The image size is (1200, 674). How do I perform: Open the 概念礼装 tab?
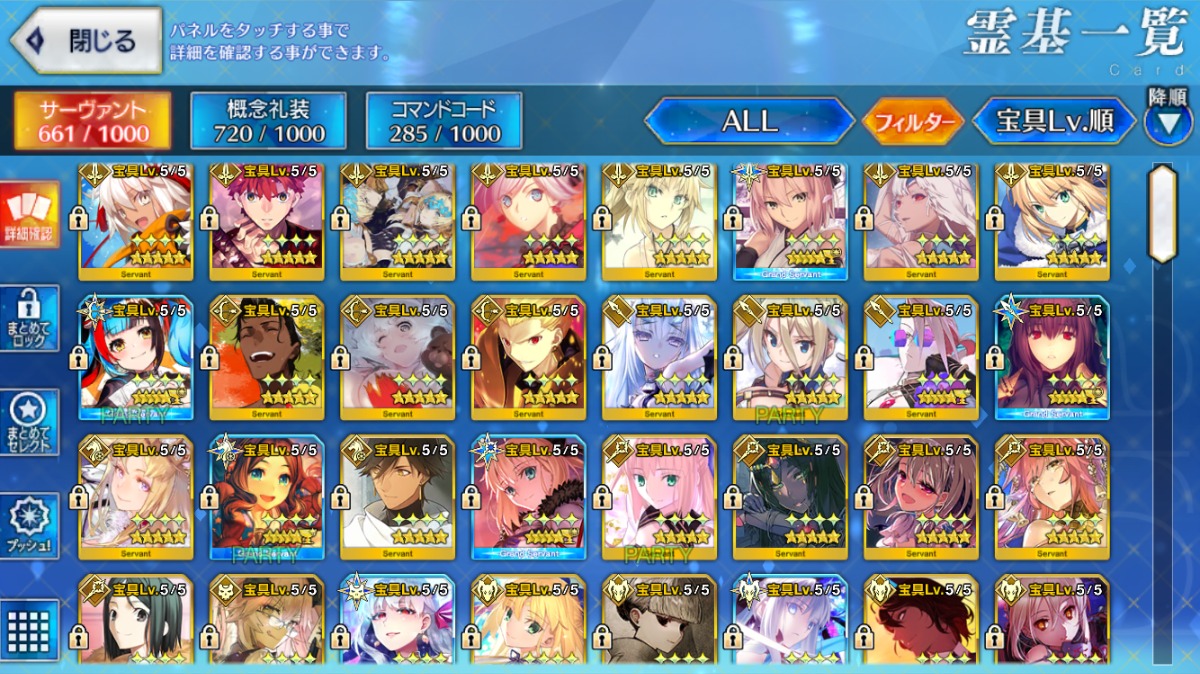[x=268, y=121]
